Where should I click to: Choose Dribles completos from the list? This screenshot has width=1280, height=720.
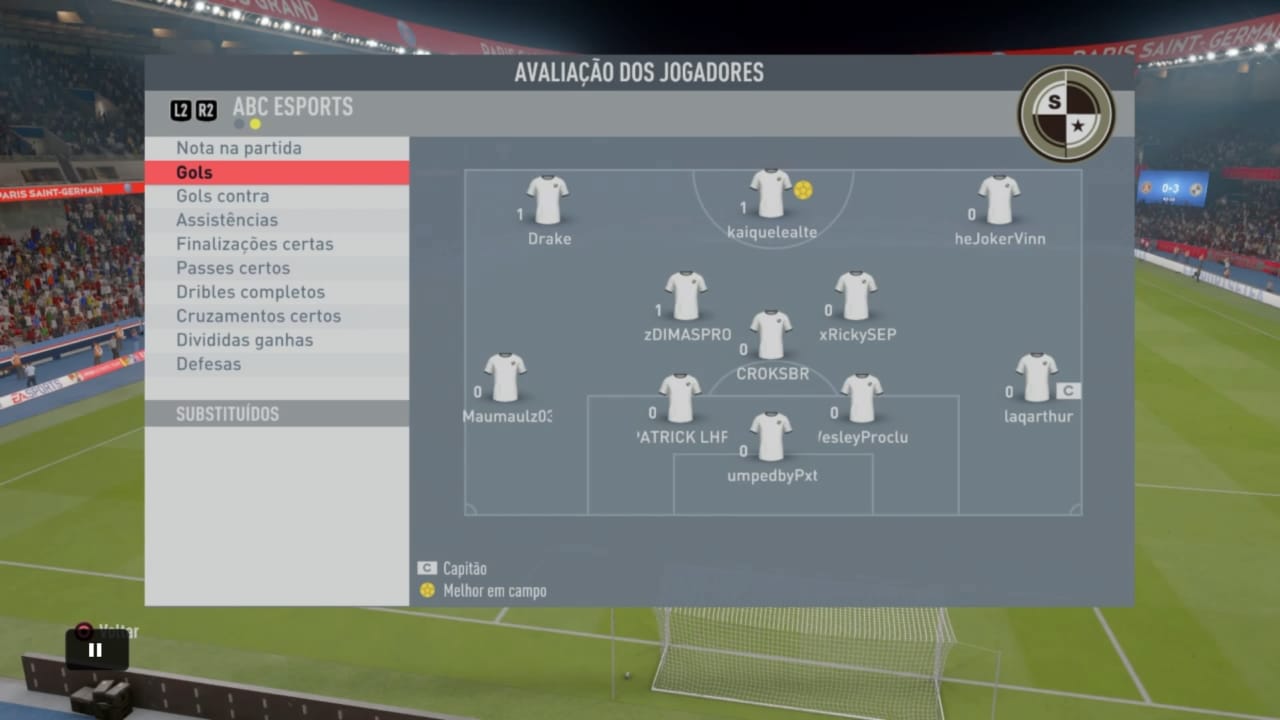click(x=250, y=292)
